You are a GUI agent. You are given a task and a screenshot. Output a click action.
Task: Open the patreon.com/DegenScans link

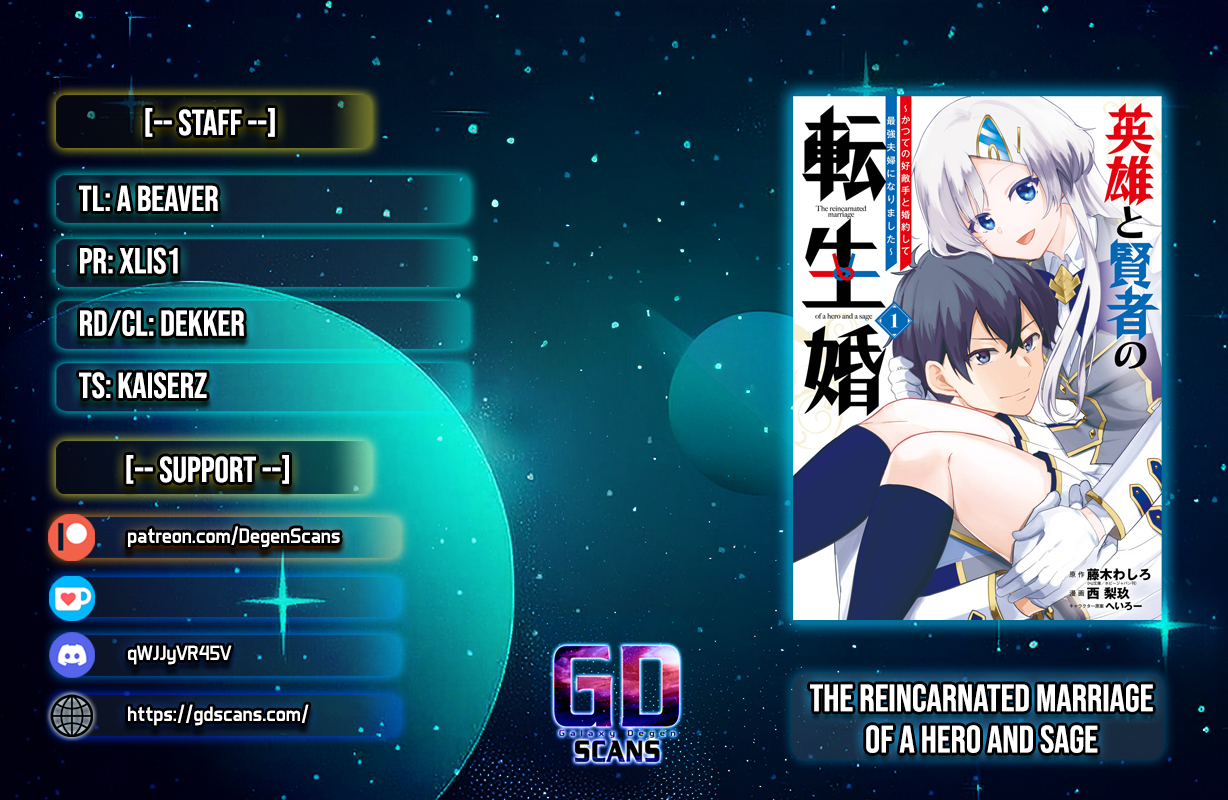(x=233, y=538)
